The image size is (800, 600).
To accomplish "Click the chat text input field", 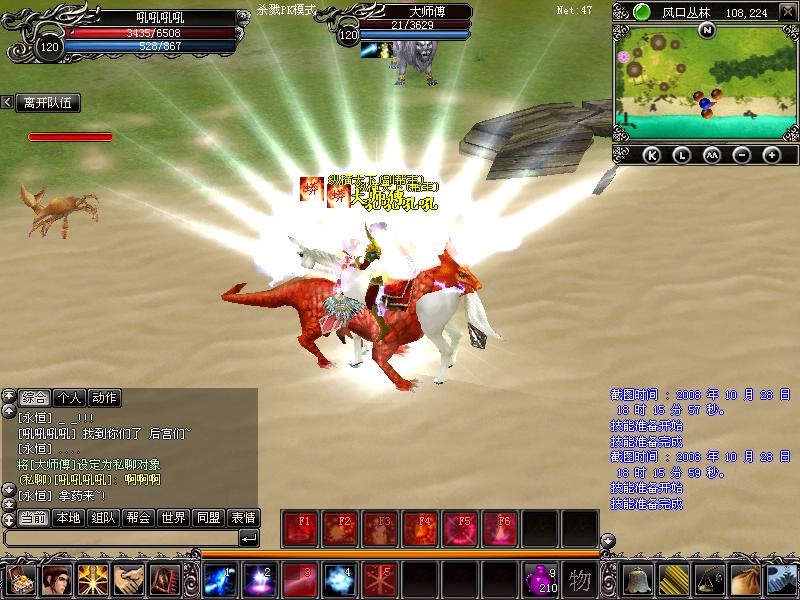I will 120,539.
